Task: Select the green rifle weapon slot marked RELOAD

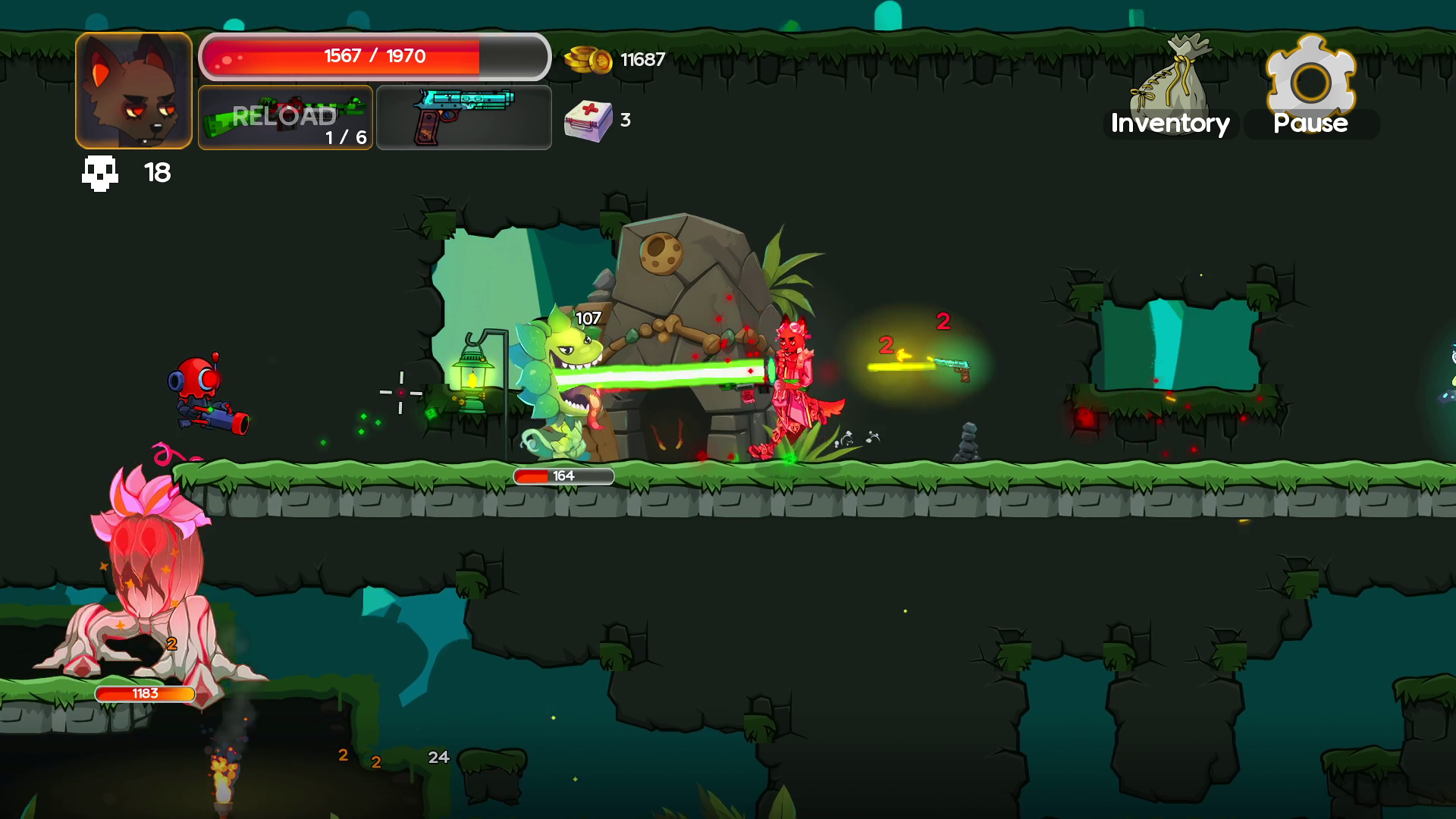Action: [285, 118]
